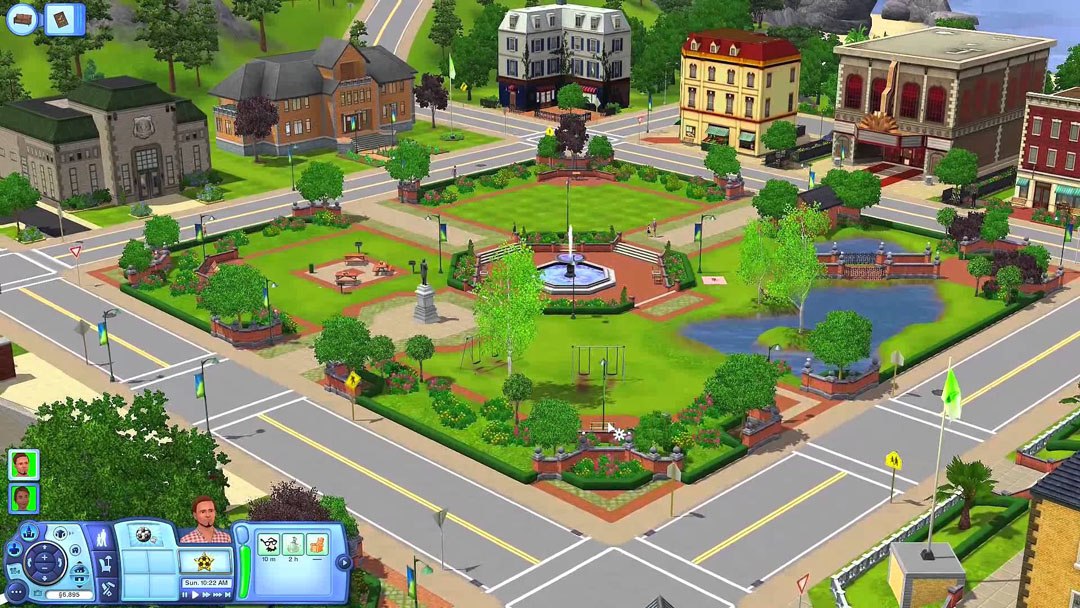Viewport: 1080px width, 608px height.
Task: Open the hammer and saw tools tab
Action: pos(106,589)
